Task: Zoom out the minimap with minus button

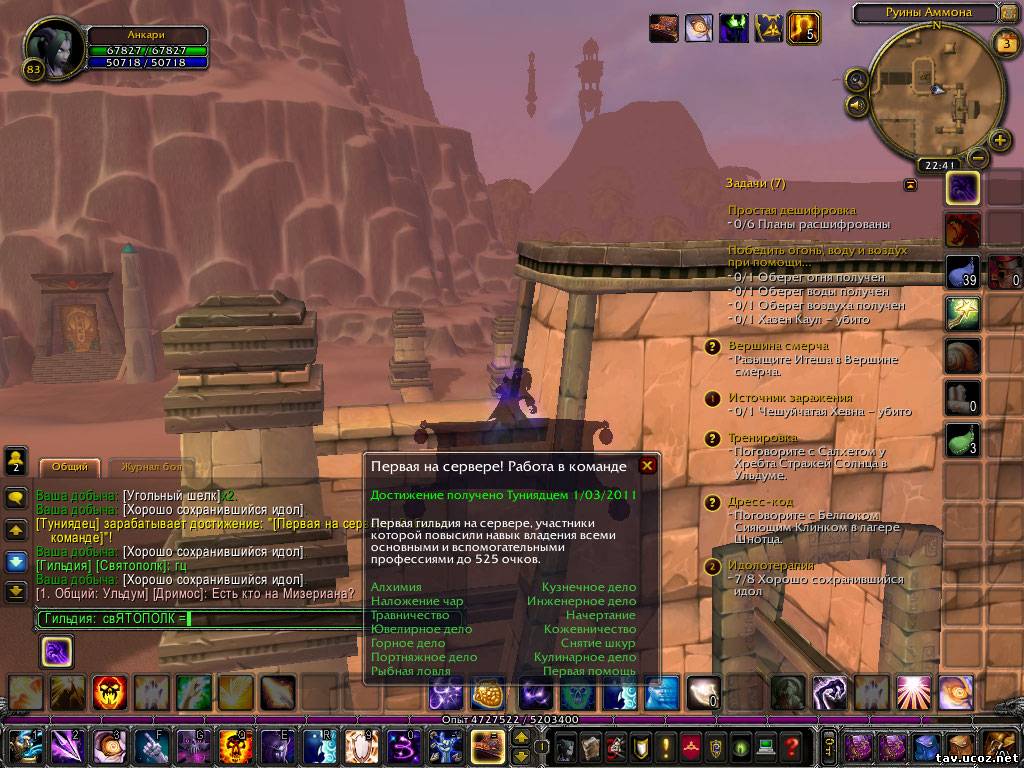Action: (977, 158)
